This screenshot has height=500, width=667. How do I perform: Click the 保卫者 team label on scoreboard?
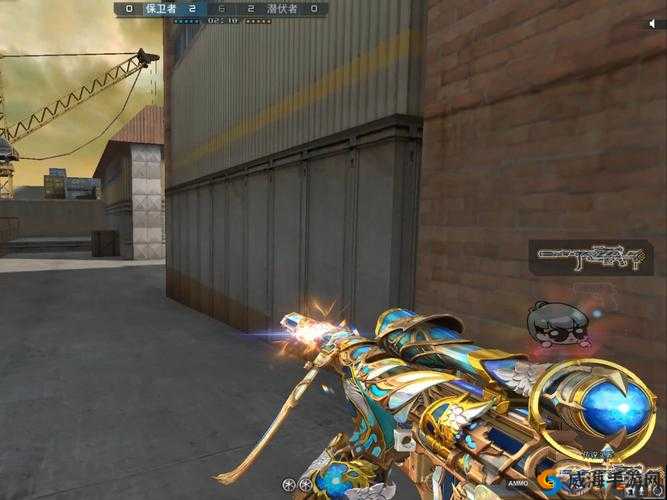160,9
